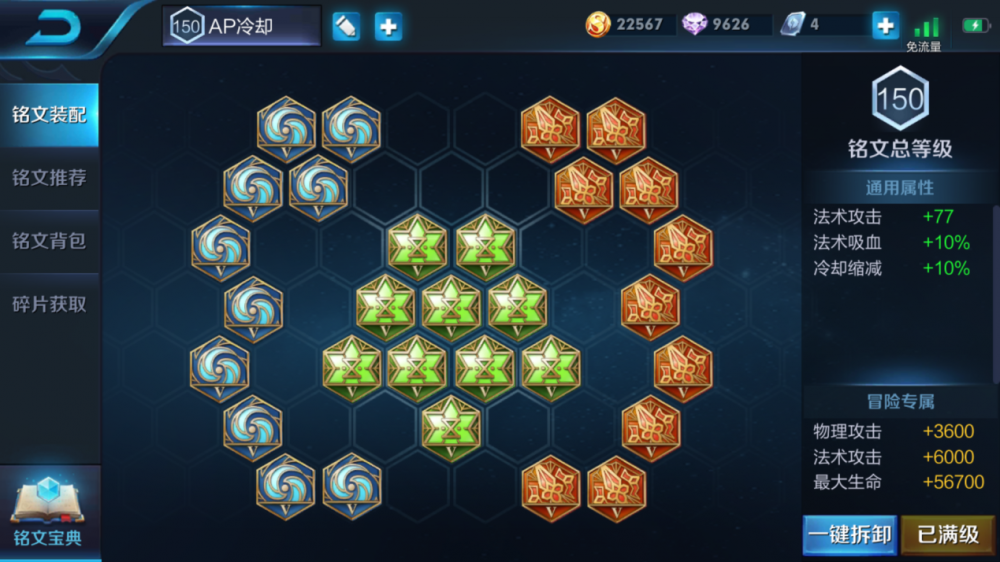Add a new rune page

click(x=388, y=26)
